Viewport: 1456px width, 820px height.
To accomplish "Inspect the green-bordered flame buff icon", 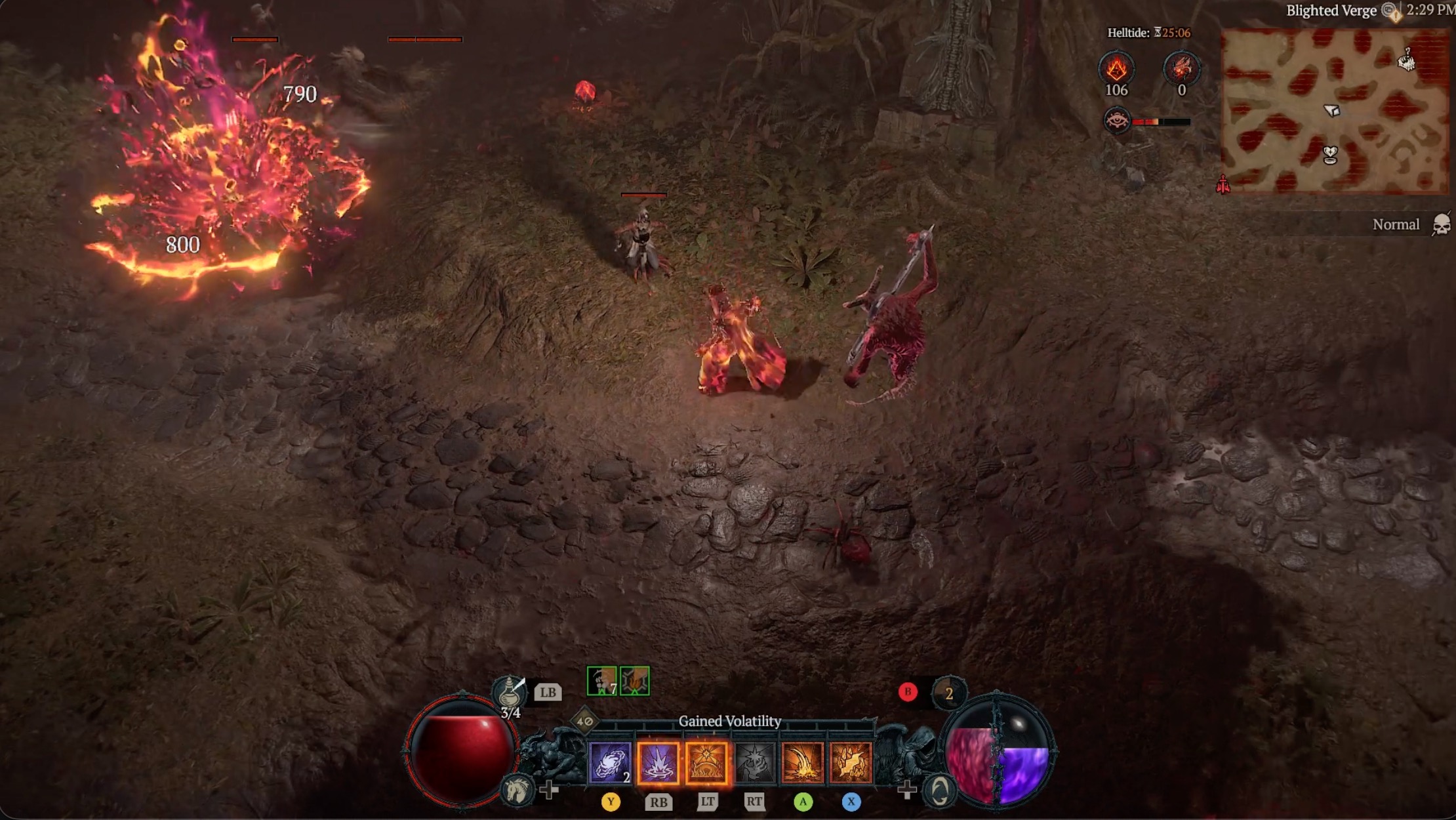I will (x=635, y=681).
